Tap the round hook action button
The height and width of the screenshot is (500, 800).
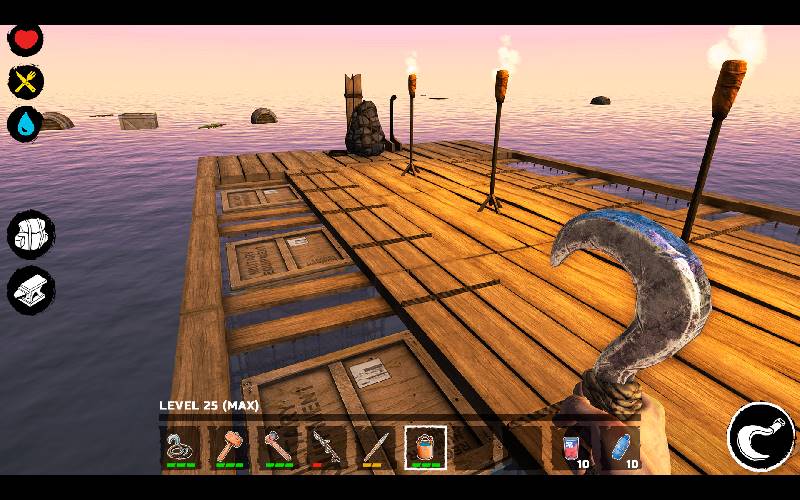[760, 435]
